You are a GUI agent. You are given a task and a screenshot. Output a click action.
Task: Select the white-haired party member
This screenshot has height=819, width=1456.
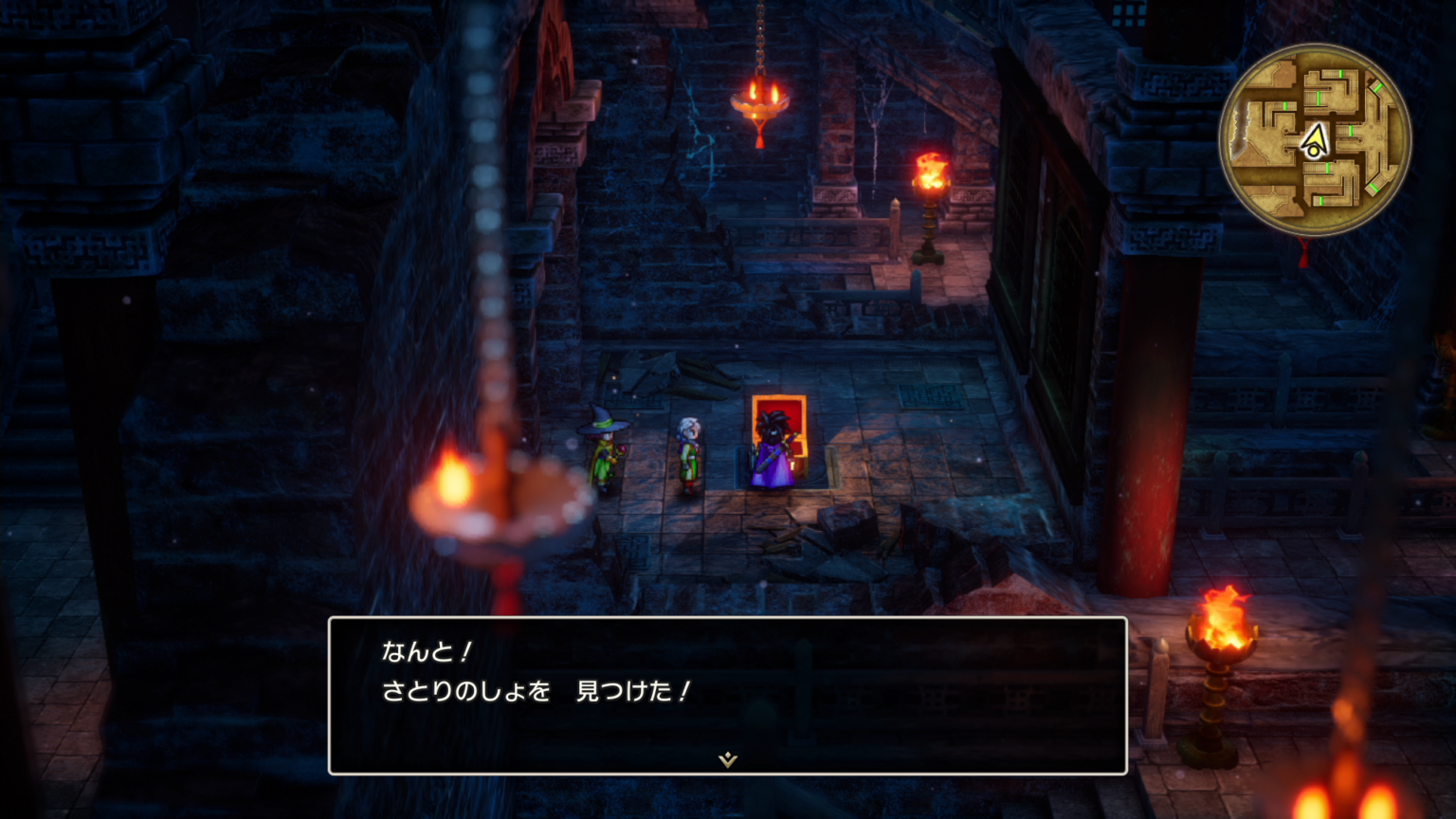click(688, 450)
